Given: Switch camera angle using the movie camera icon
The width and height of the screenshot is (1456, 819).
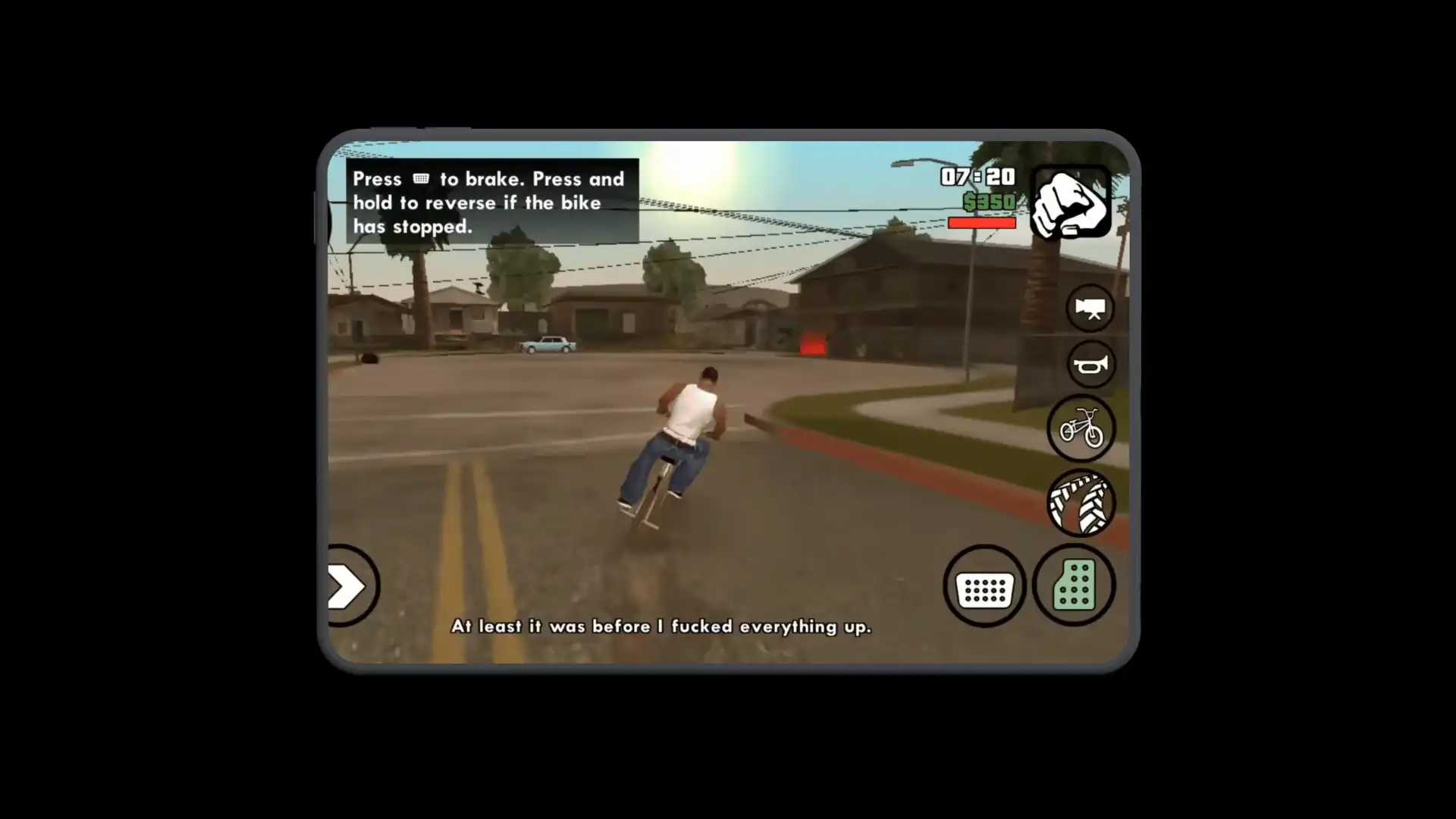Looking at the screenshot, I should tap(1090, 308).
